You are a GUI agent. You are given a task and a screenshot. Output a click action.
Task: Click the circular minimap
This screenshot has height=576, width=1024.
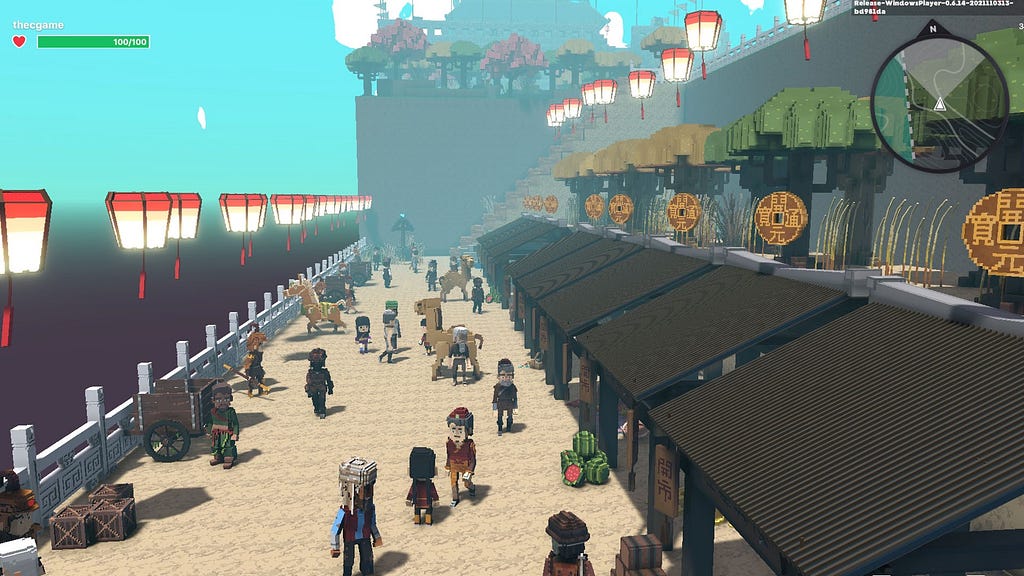[x=939, y=101]
